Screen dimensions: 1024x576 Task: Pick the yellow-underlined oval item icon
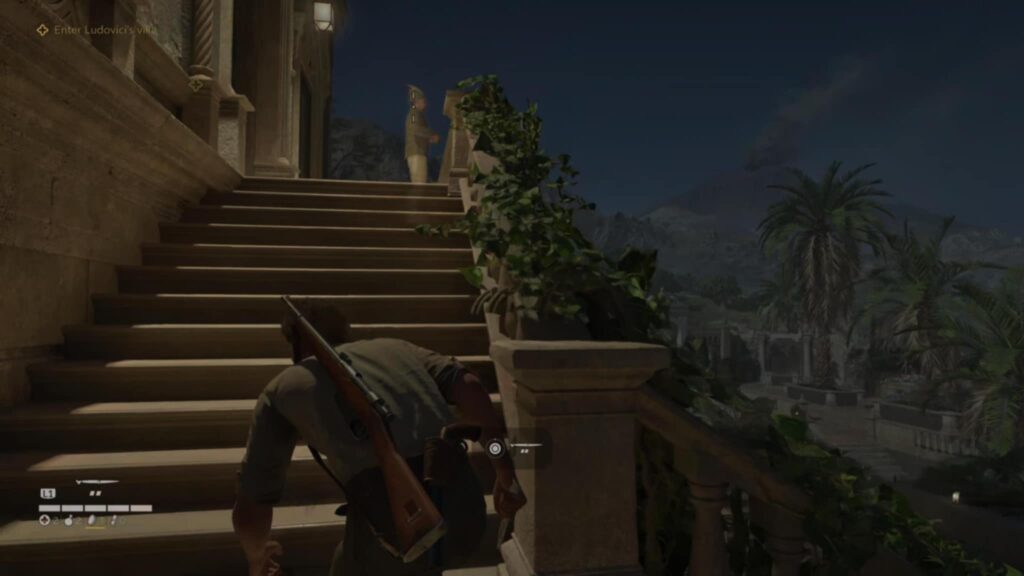tap(94, 520)
